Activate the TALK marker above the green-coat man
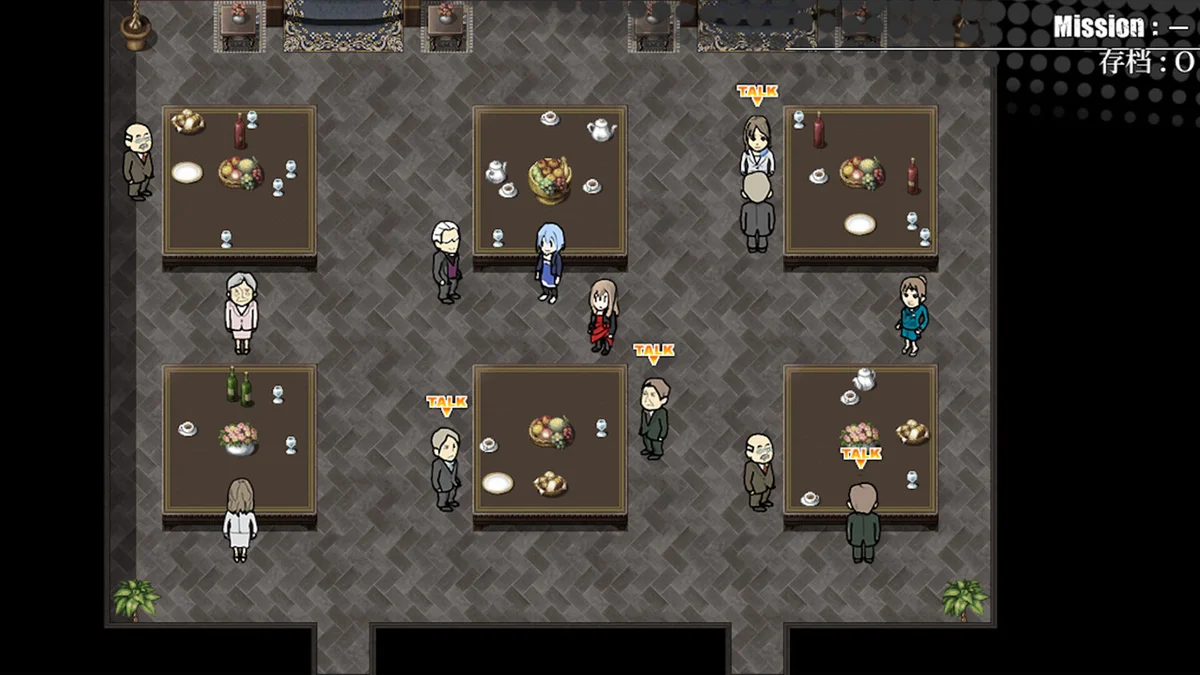This screenshot has width=1200, height=675. [860, 457]
